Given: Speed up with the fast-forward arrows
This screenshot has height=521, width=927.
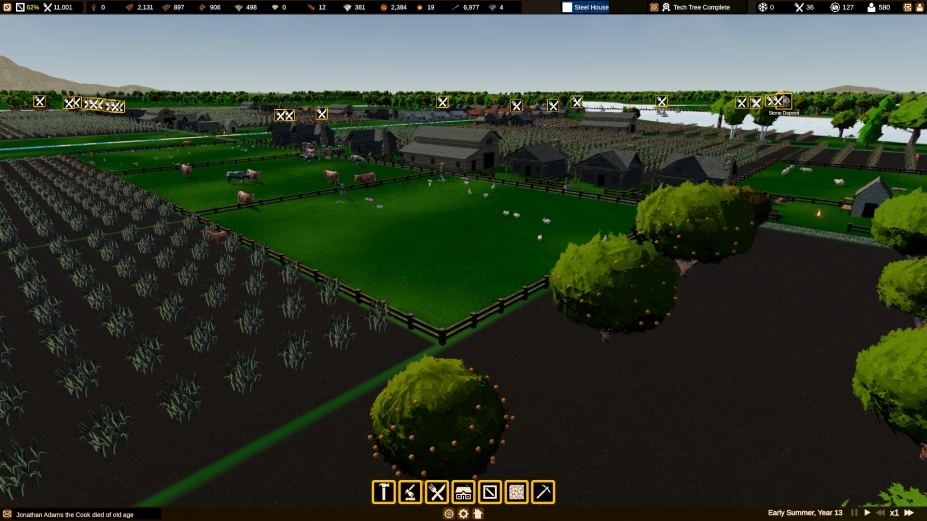Looking at the screenshot, I should [908, 513].
